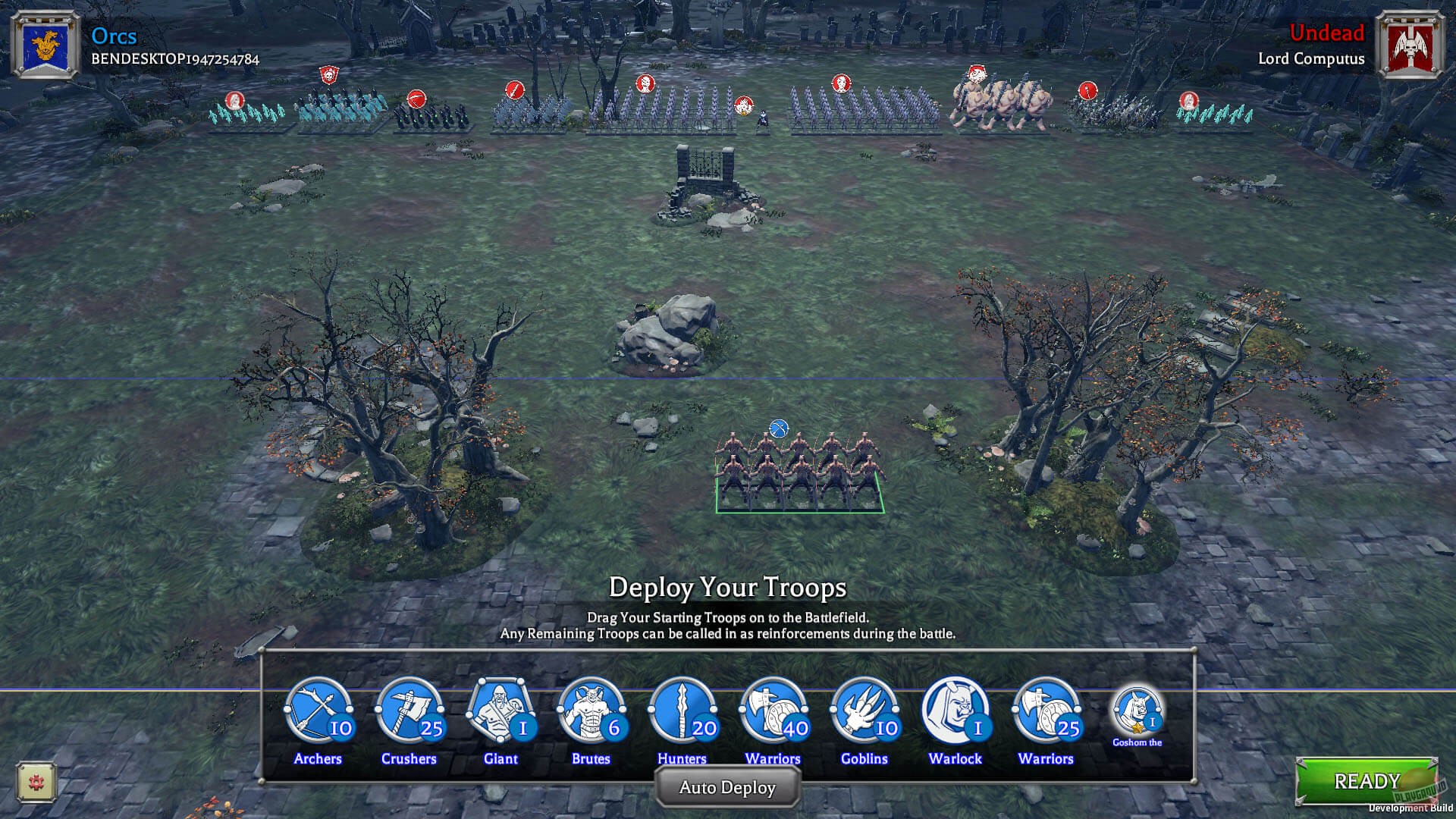This screenshot has height=819, width=1456.
Task: Select the hero portrait labeled Goshom the
Action: coord(1137,711)
